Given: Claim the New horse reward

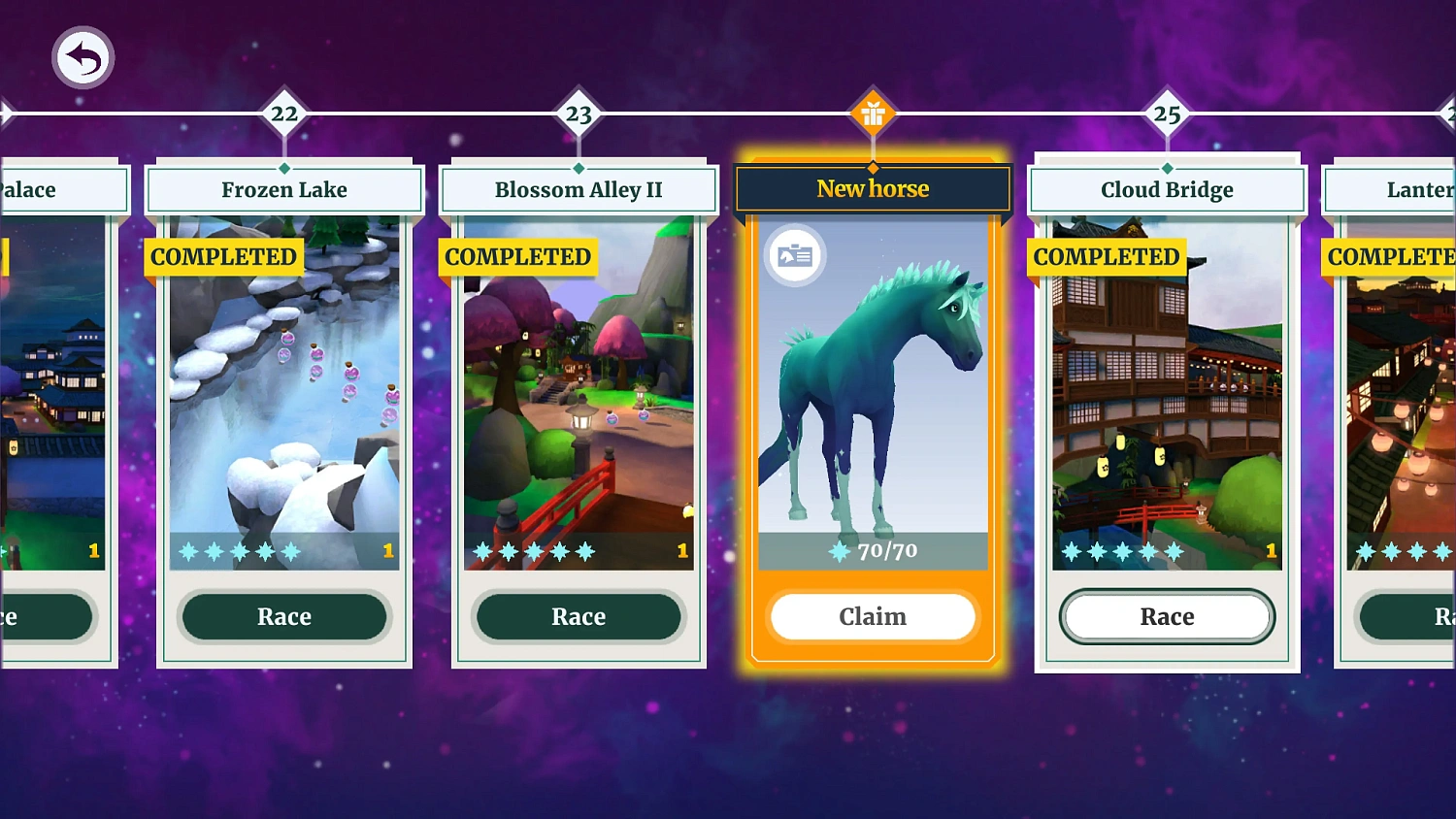Looking at the screenshot, I should (872, 616).
